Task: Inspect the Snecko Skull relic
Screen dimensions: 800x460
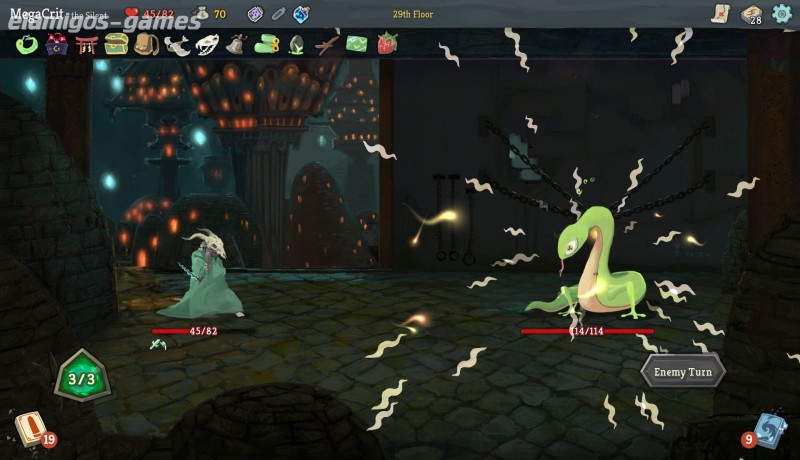Action: point(208,45)
